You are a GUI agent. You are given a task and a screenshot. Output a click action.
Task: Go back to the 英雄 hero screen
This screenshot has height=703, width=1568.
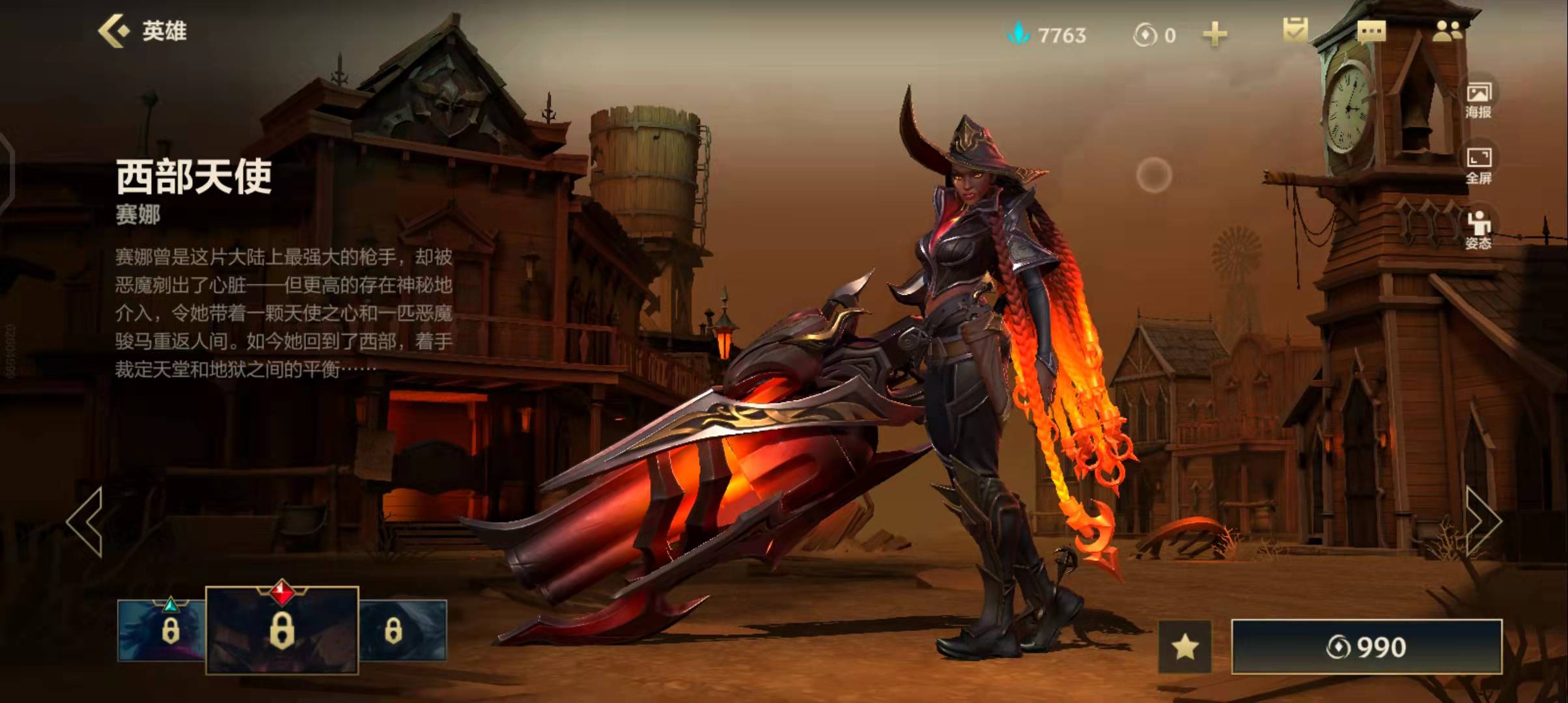(142, 31)
